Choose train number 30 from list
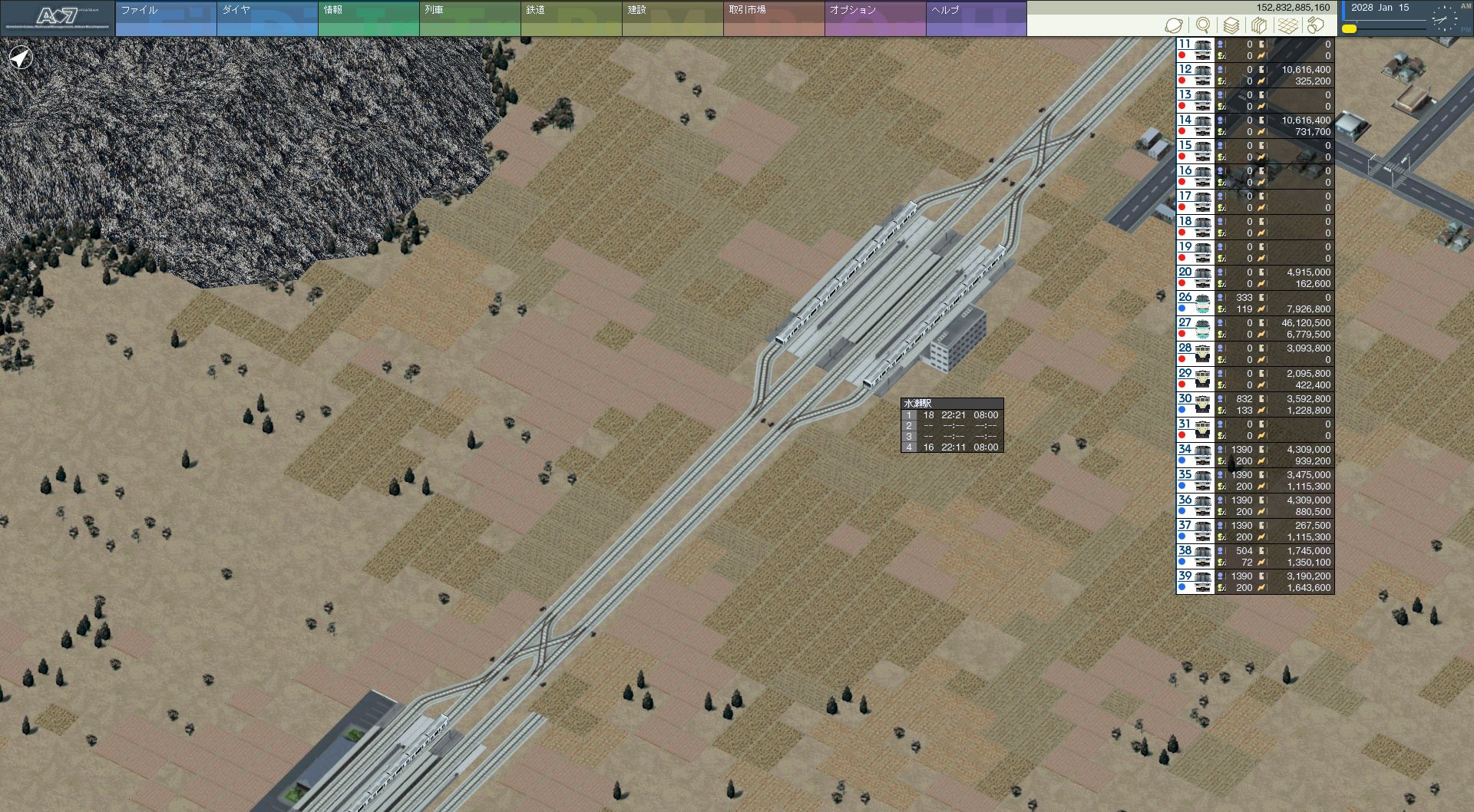Viewport: 1474px width, 812px height. click(1195, 404)
